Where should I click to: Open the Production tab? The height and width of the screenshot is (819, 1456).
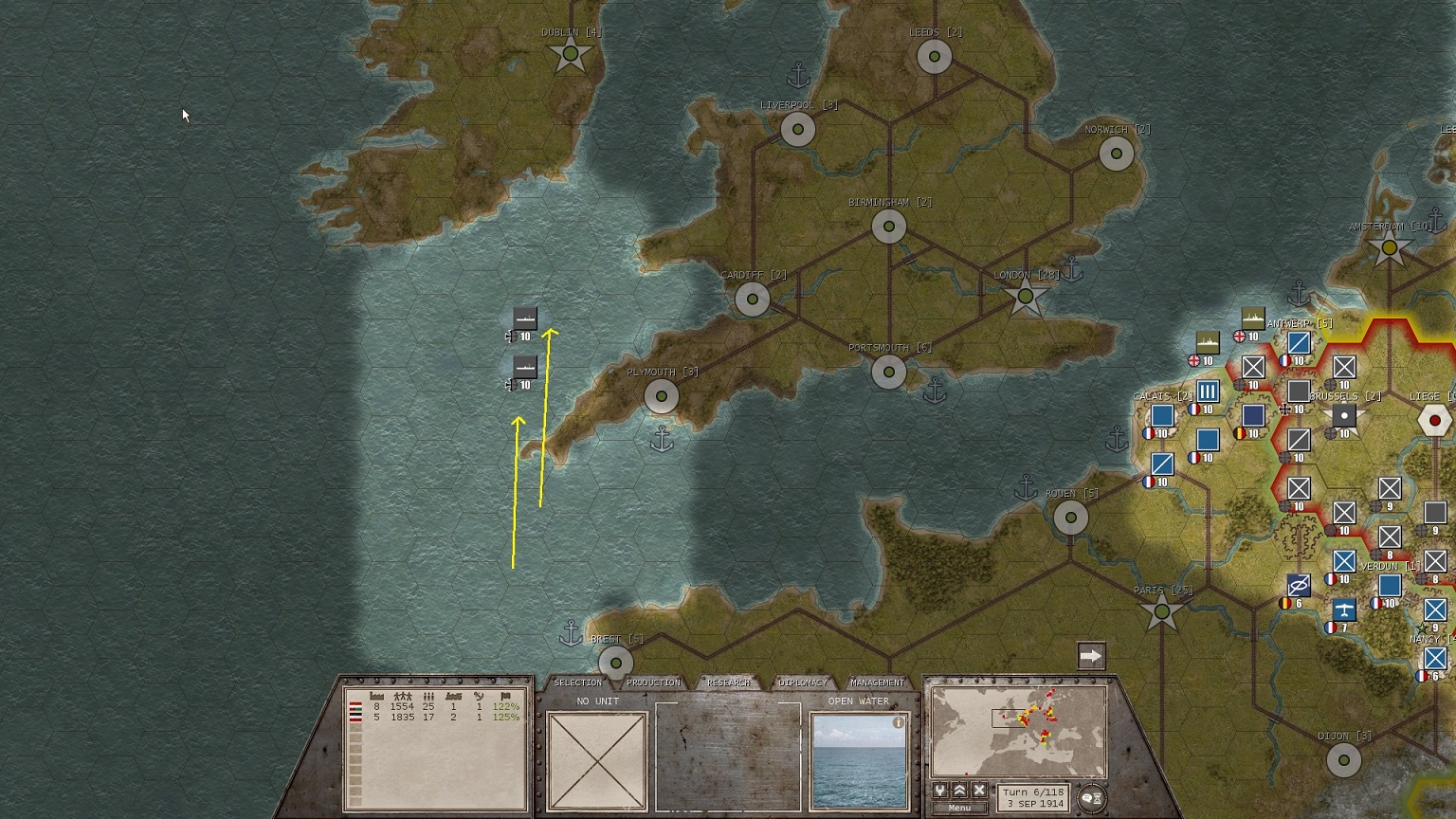click(x=653, y=682)
